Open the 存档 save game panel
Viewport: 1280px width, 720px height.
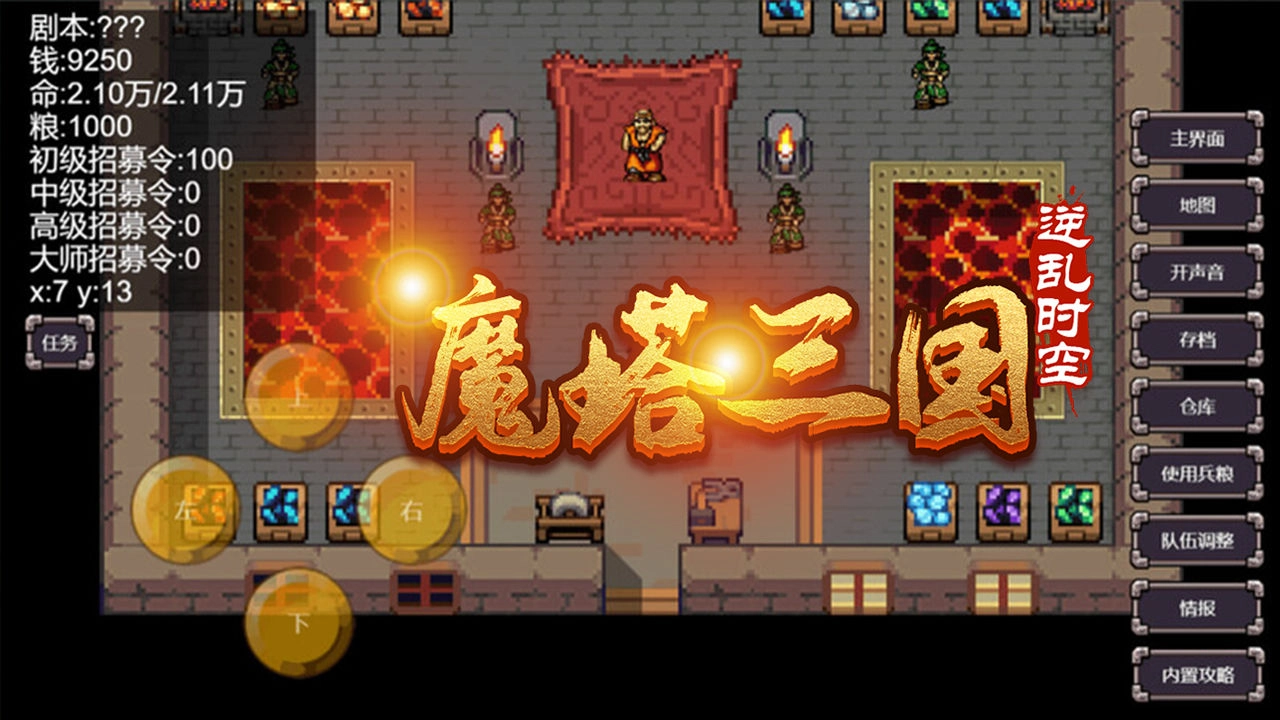pyautogui.click(x=1198, y=339)
